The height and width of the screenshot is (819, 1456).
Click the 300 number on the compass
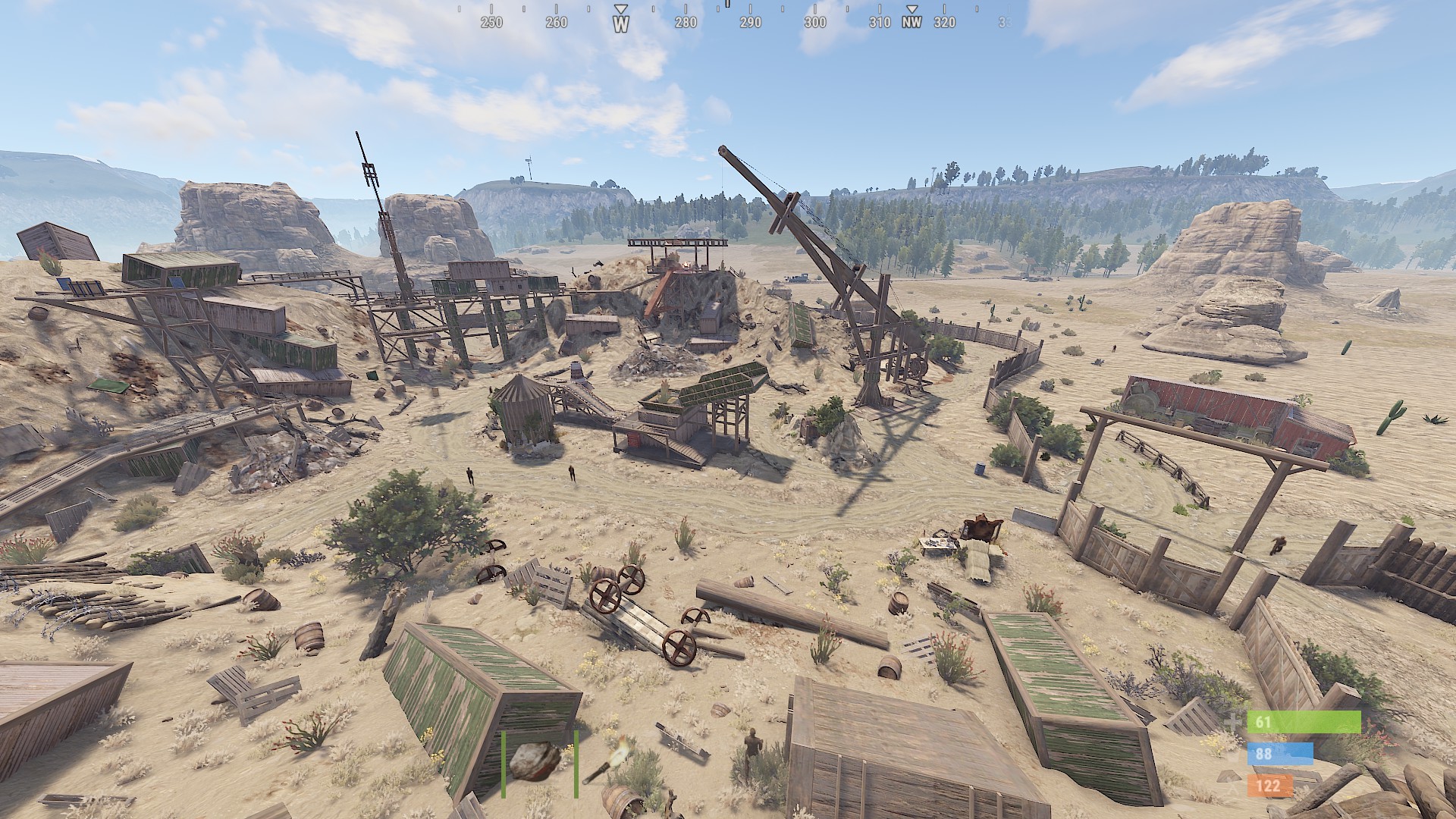click(814, 23)
